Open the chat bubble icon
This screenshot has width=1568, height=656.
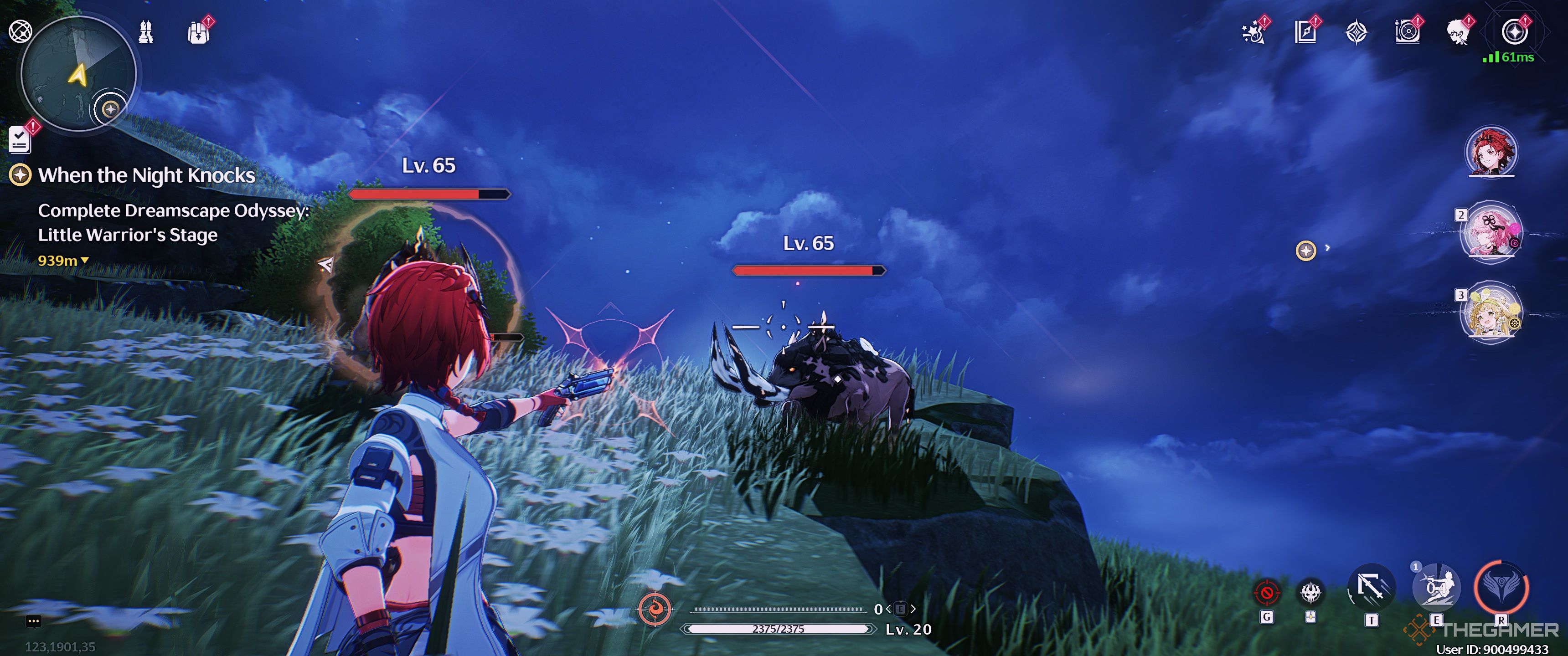pyautogui.click(x=33, y=621)
